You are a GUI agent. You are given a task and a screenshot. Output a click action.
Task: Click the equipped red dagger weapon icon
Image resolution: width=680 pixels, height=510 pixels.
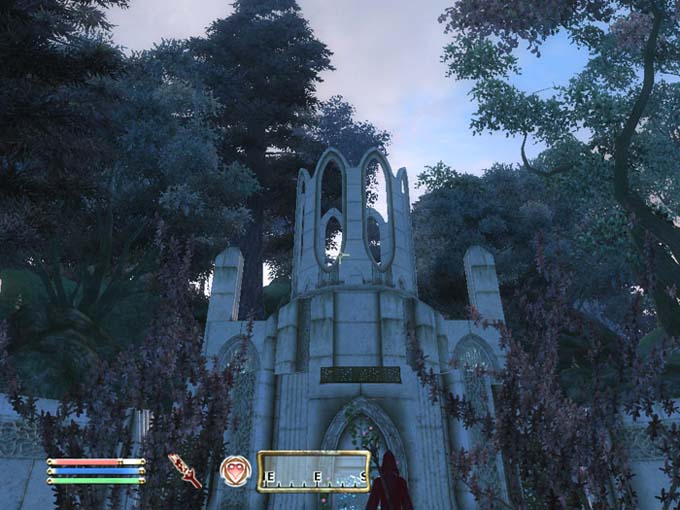coord(184,469)
